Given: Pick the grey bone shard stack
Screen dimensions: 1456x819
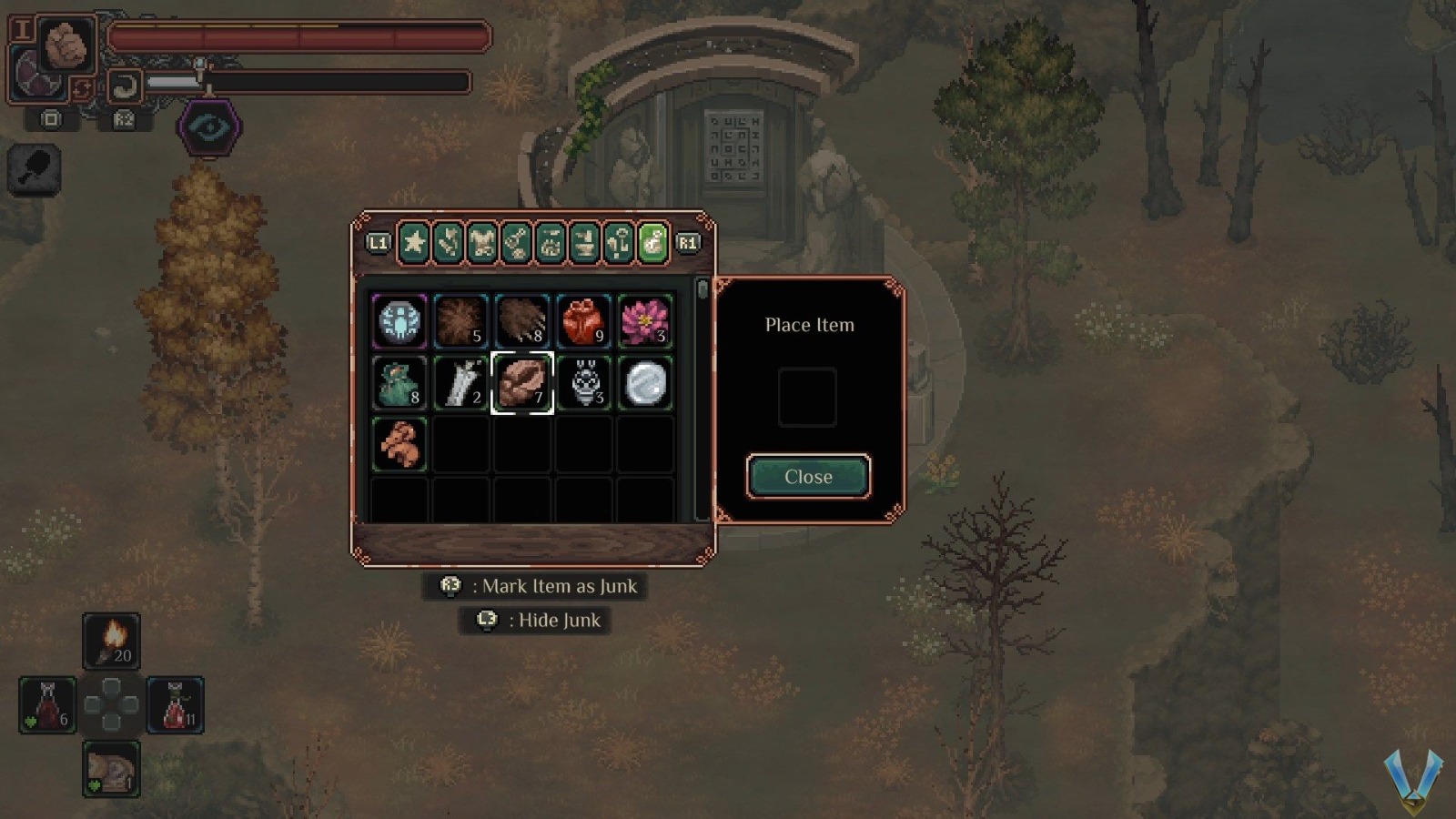Looking at the screenshot, I should click(x=460, y=383).
